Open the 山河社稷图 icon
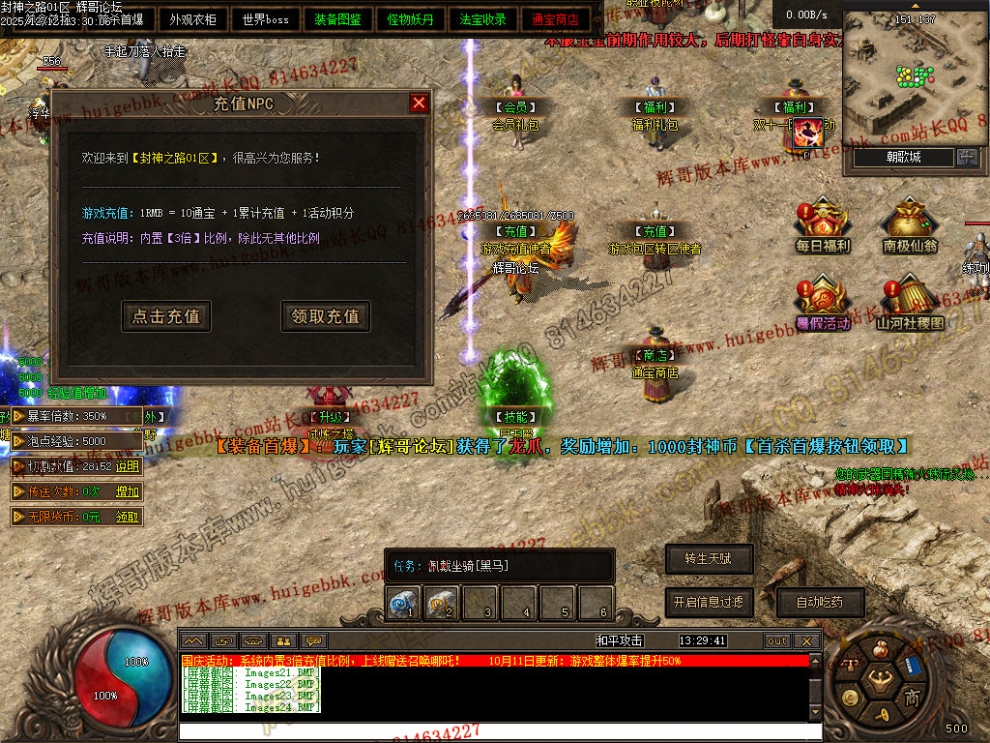 click(x=909, y=305)
